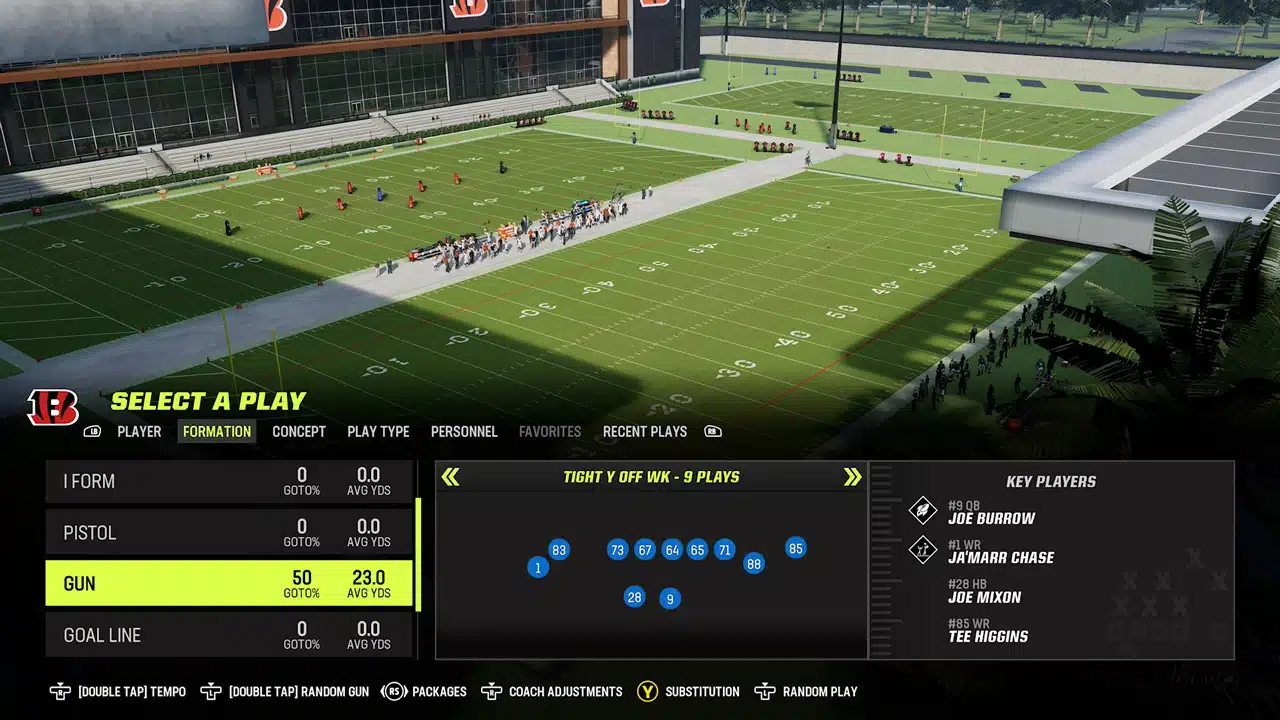Screen dimensions: 1280x720
Task: Open the FAVORITES tab
Action: 550,431
